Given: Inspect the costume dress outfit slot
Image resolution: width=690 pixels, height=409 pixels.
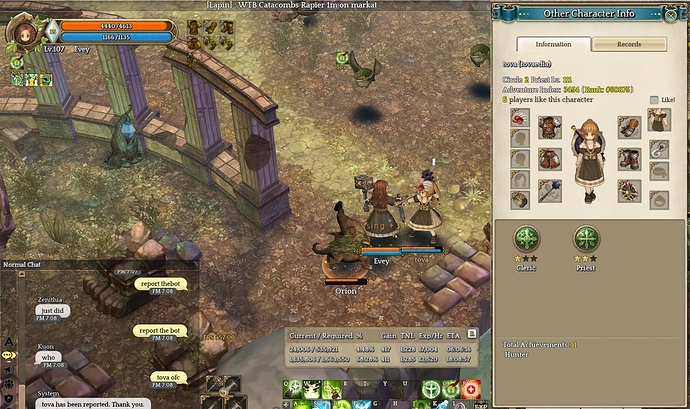Looking at the screenshot, I should pyautogui.click(x=659, y=120).
